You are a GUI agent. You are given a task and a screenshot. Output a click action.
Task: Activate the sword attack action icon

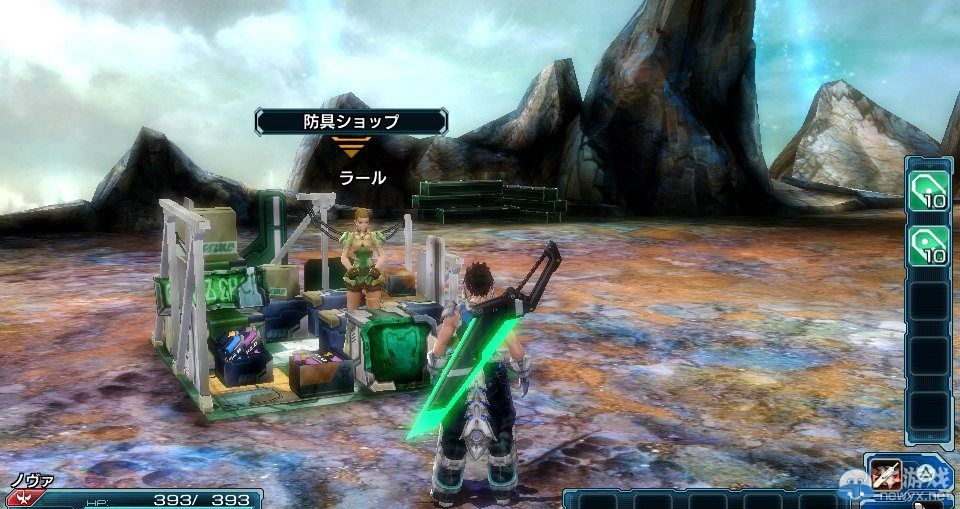click(883, 473)
